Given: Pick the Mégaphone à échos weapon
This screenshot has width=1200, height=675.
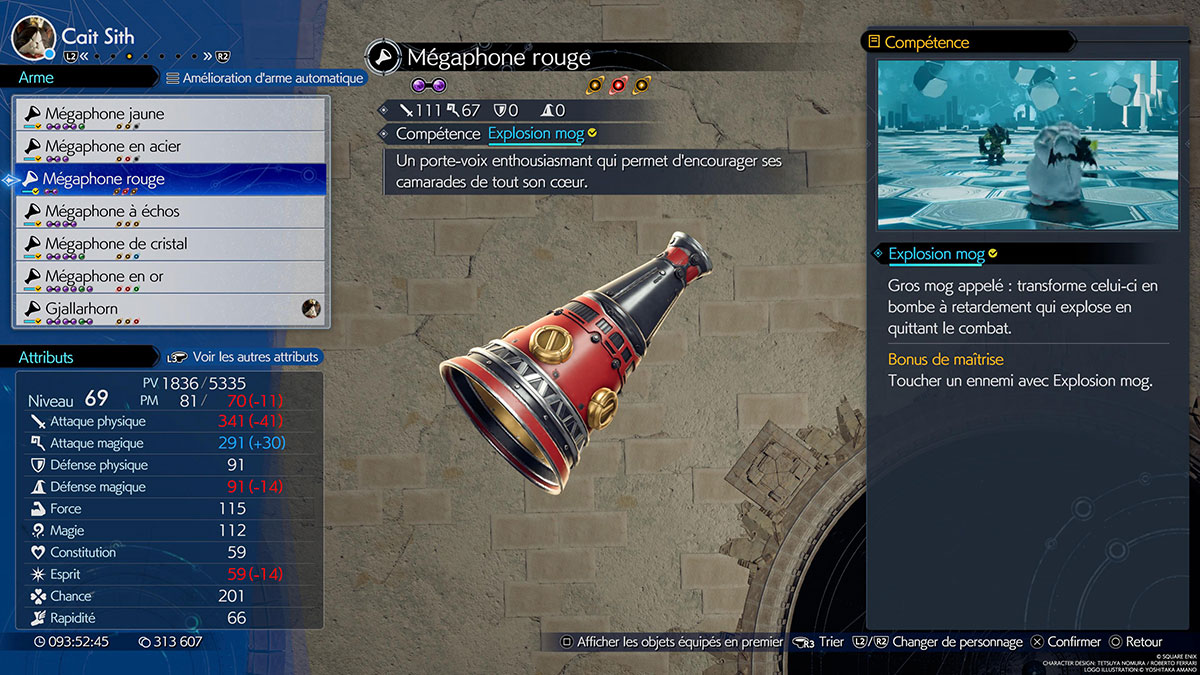Looking at the screenshot, I should pyautogui.click(x=170, y=212).
